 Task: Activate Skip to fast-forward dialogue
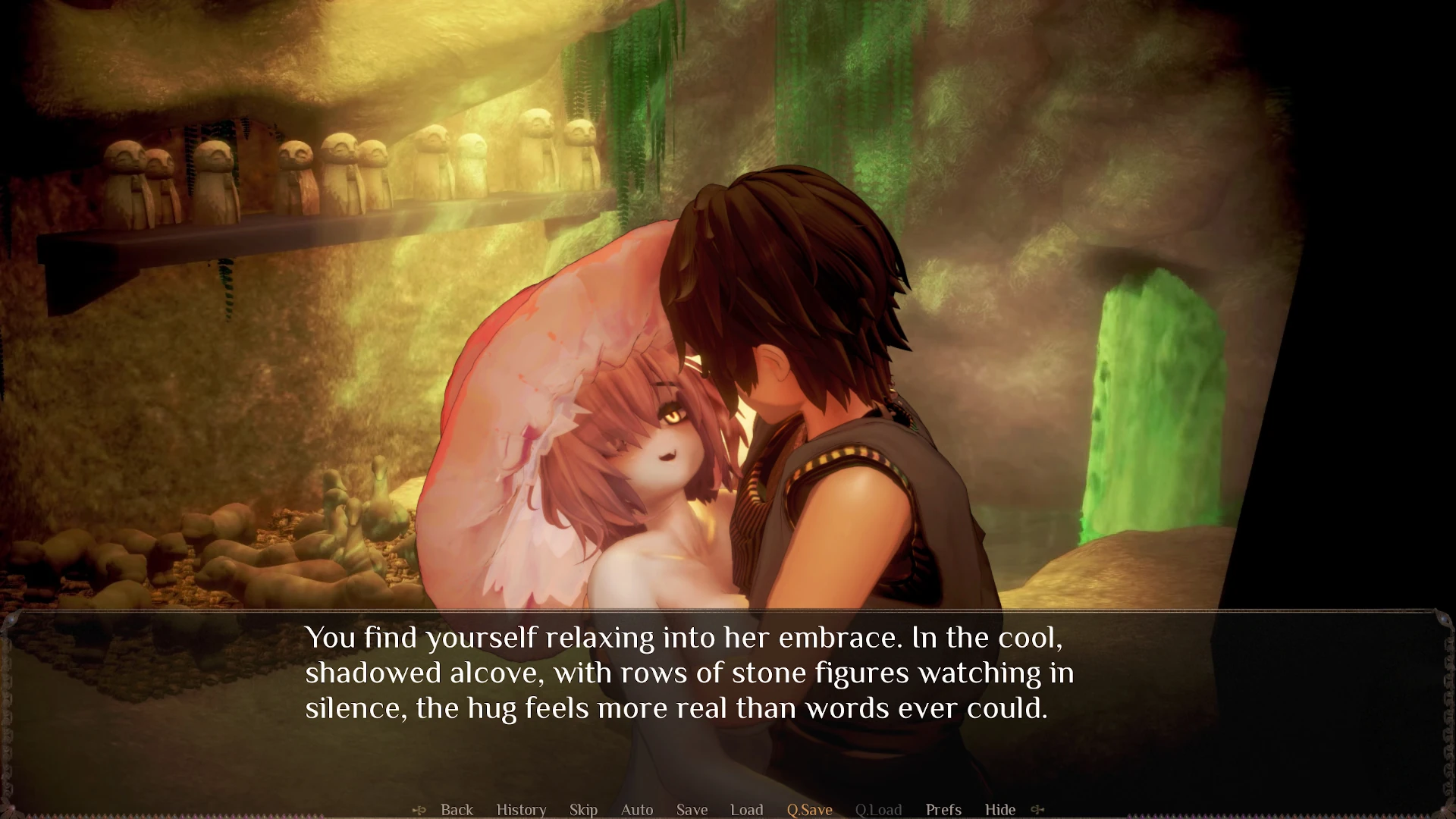(583, 810)
